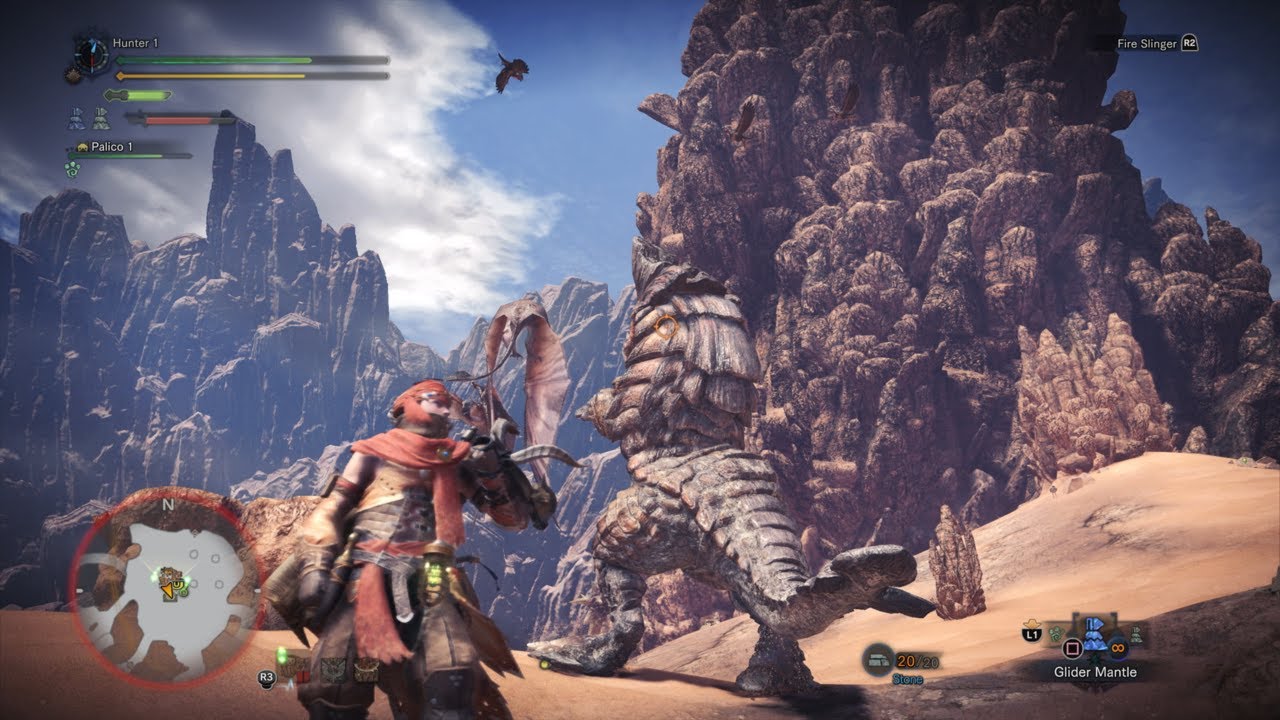1280x720 pixels.
Task: Click the scoutfly cage icon beside the compass
Action: coord(73,72)
